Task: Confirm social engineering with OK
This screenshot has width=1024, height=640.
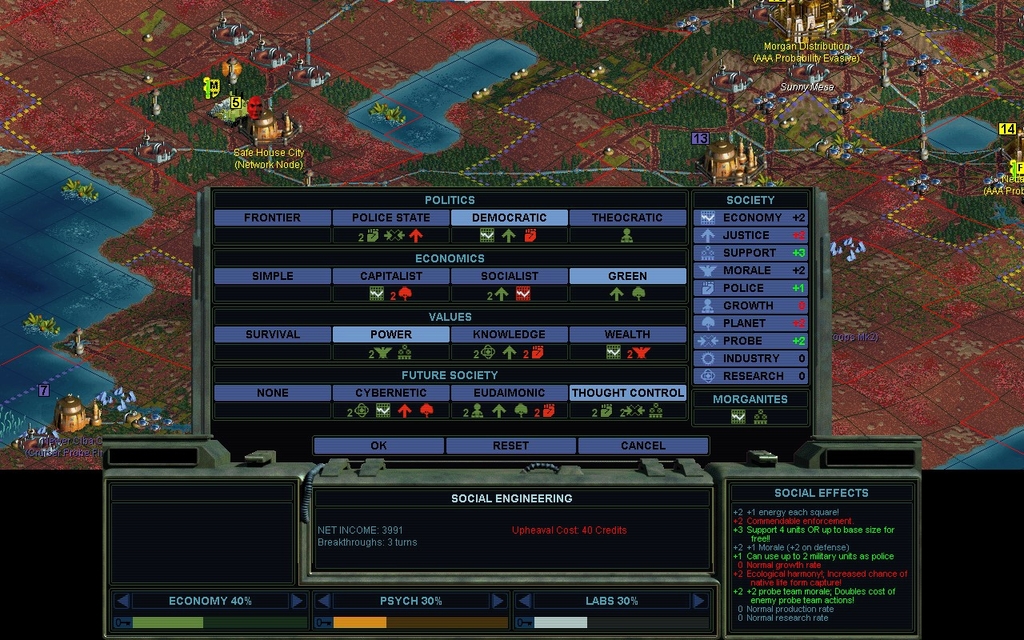Action: (379, 445)
